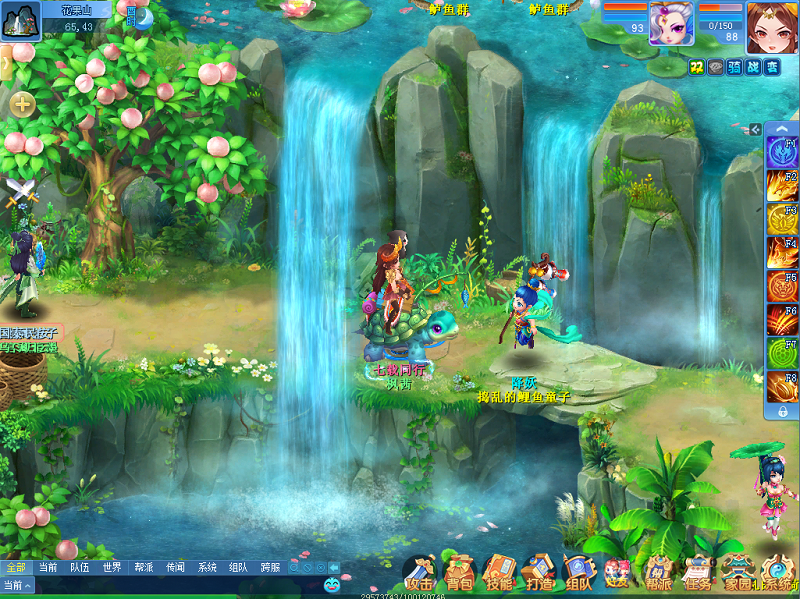Open the 攻击 (Attack) menu button
Screen dimensions: 800x599
420,573
